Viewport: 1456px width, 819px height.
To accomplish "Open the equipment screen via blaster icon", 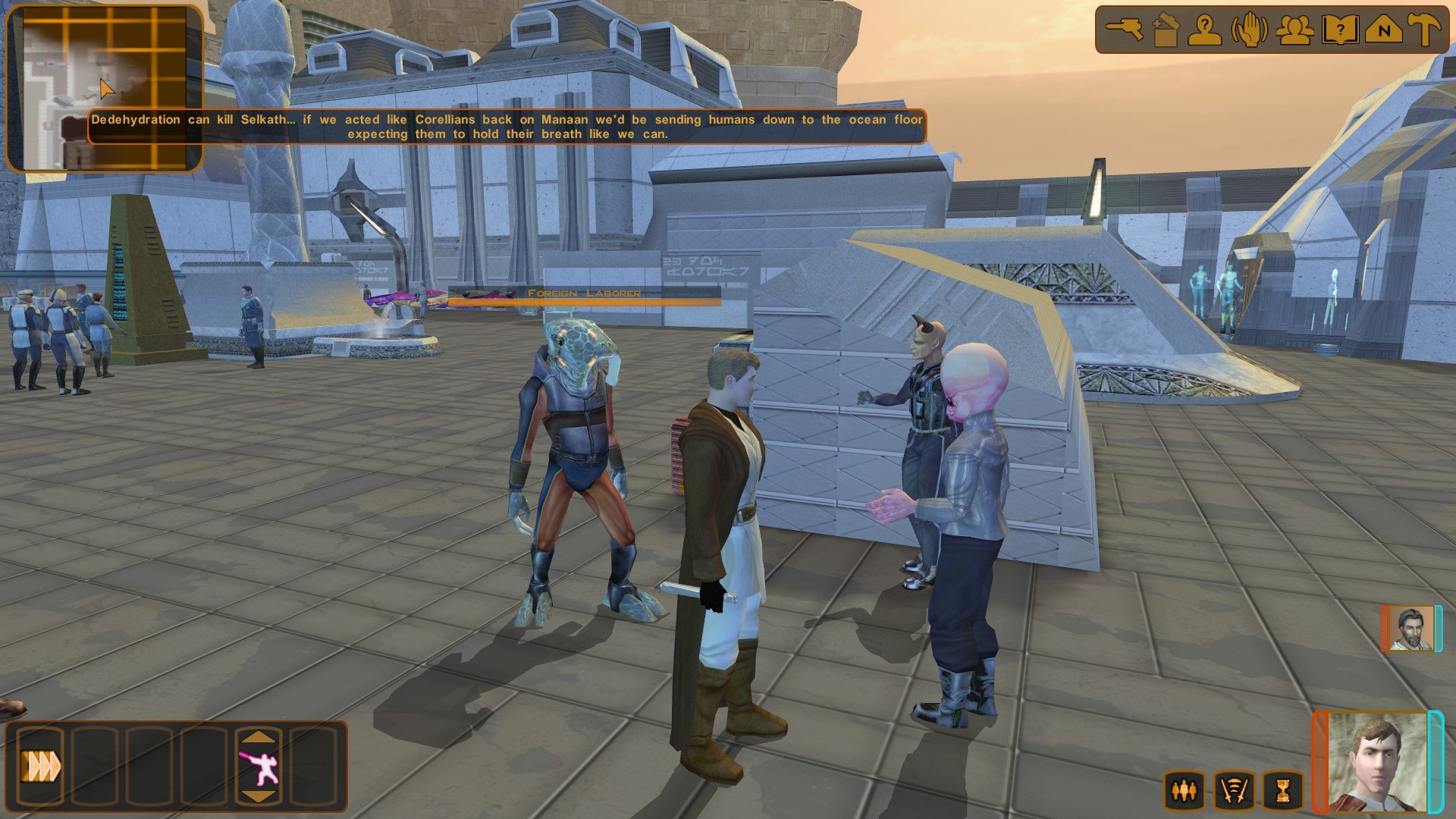I will click(1124, 30).
